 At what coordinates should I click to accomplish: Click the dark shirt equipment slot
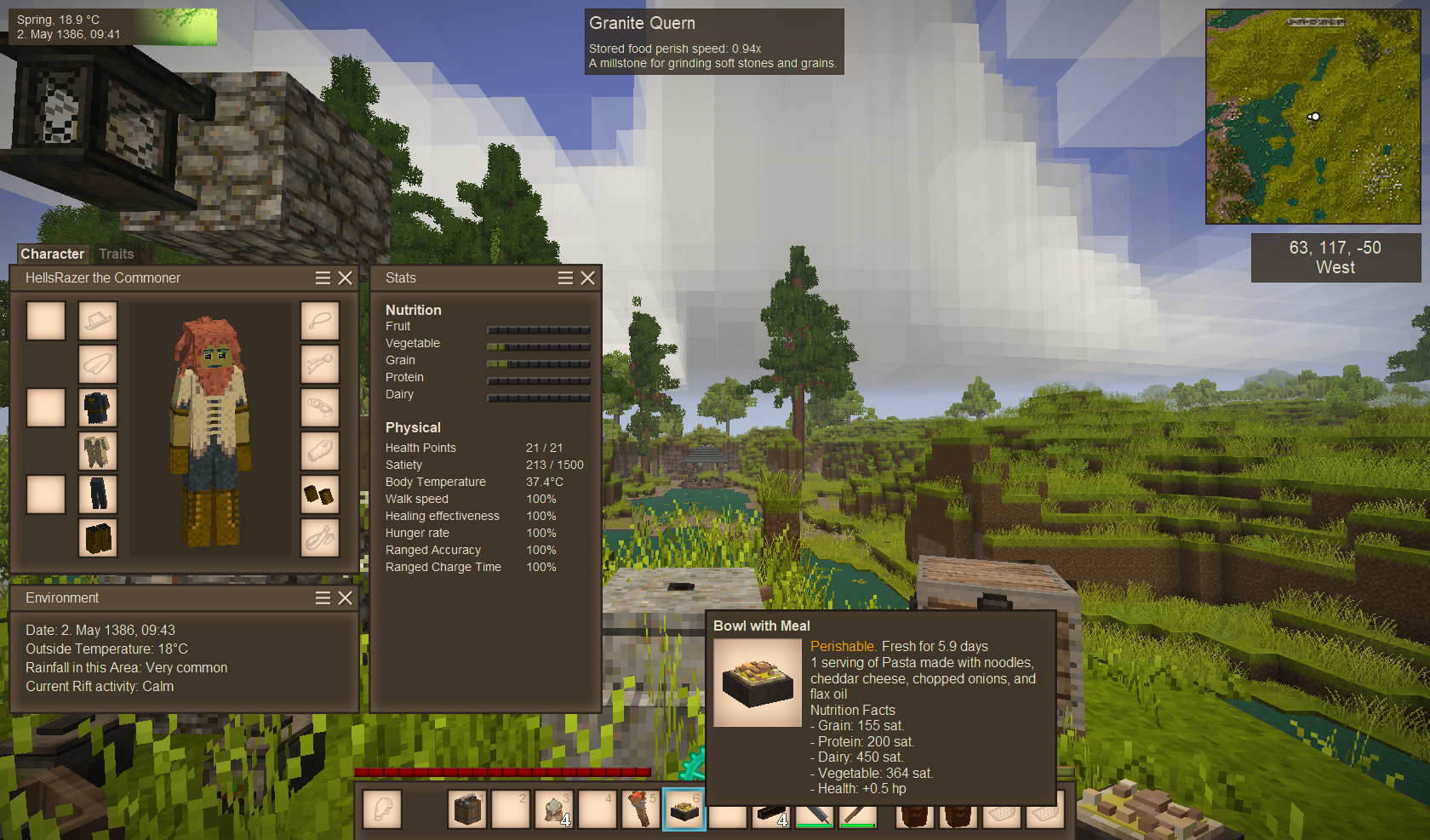[x=97, y=408]
